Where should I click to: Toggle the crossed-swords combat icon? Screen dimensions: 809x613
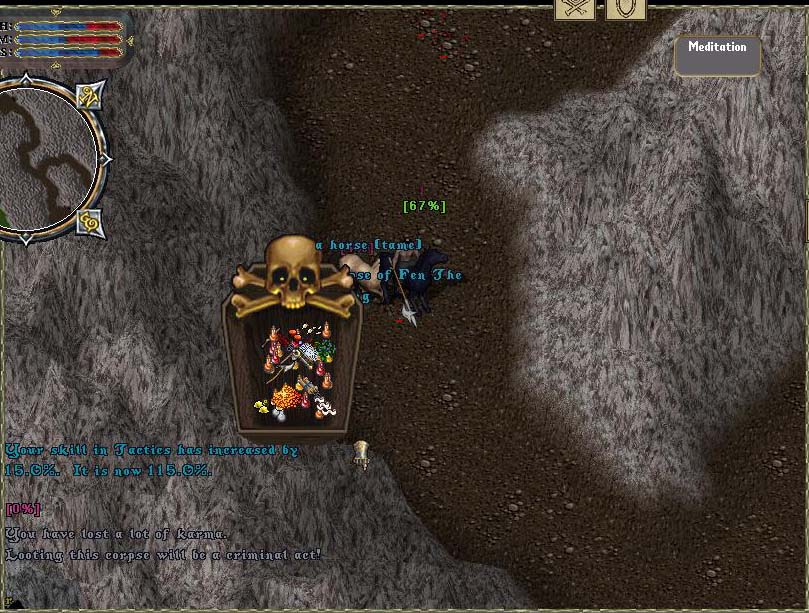tap(575, 9)
